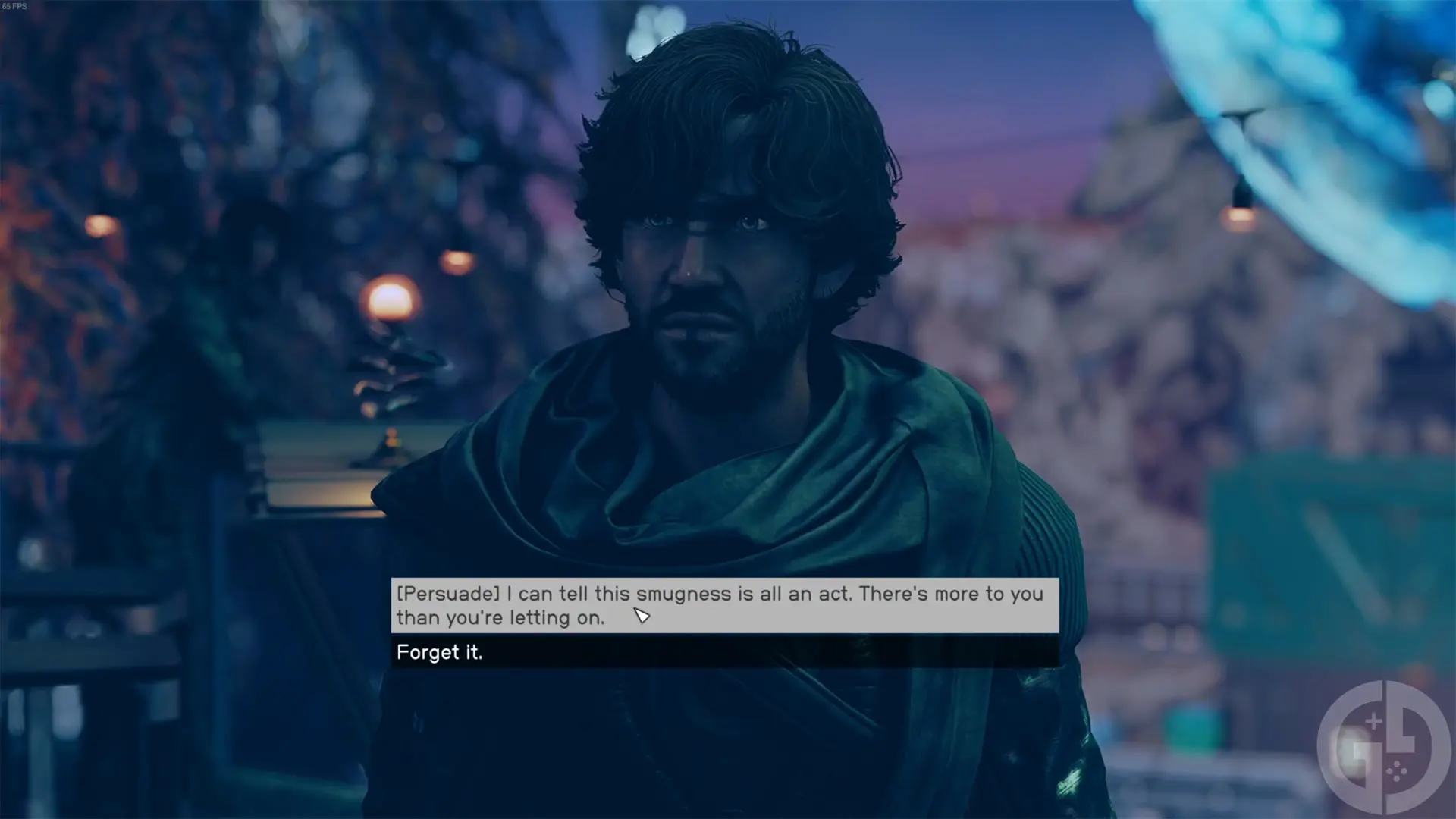Click the mouse cursor arrow on screen
This screenshot has height=819, width=1456.
tap(641, 617)
